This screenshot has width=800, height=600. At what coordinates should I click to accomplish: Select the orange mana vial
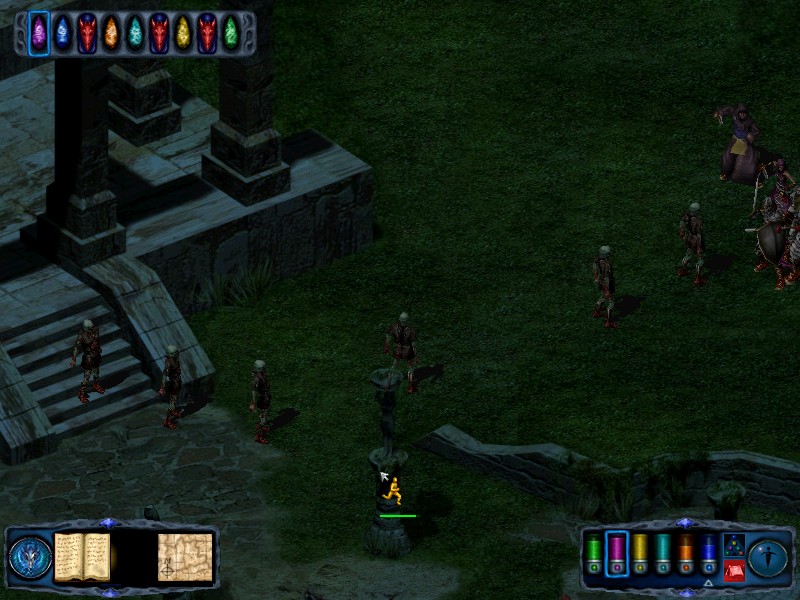[x=686, y=552]
